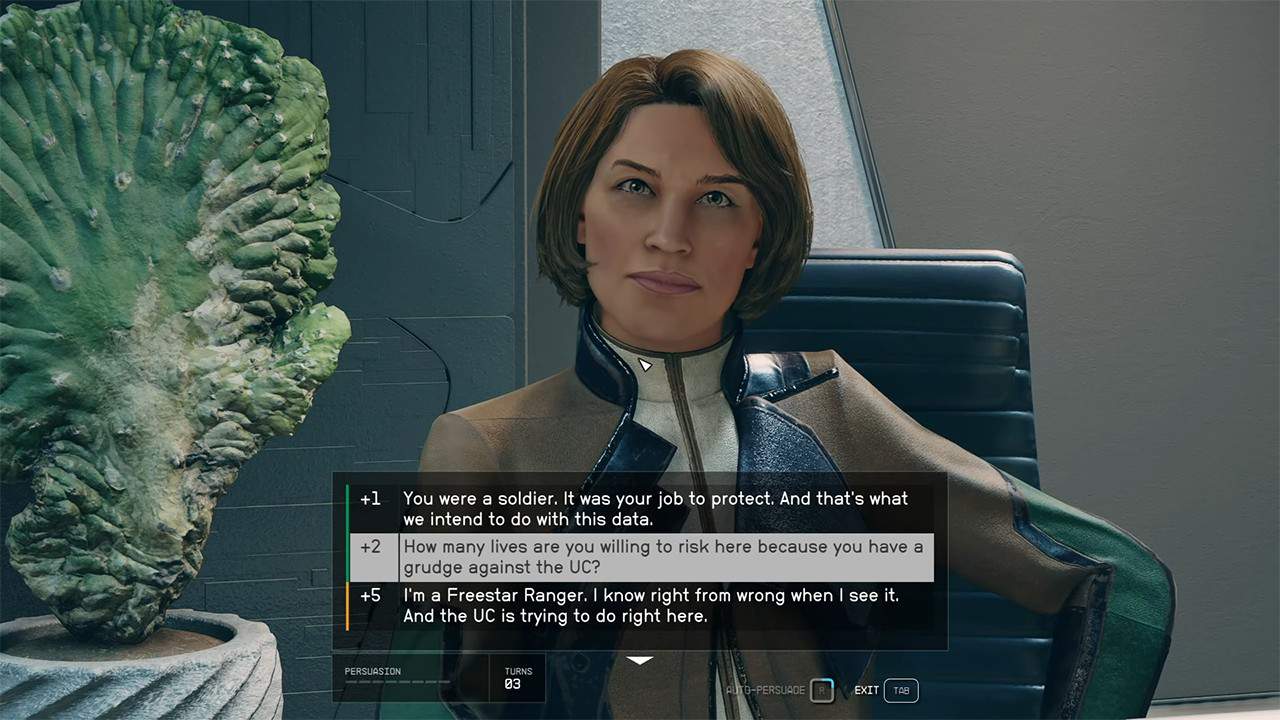
Task: Show more dialogue options with down arrow
Action: (x=640, y=661)
